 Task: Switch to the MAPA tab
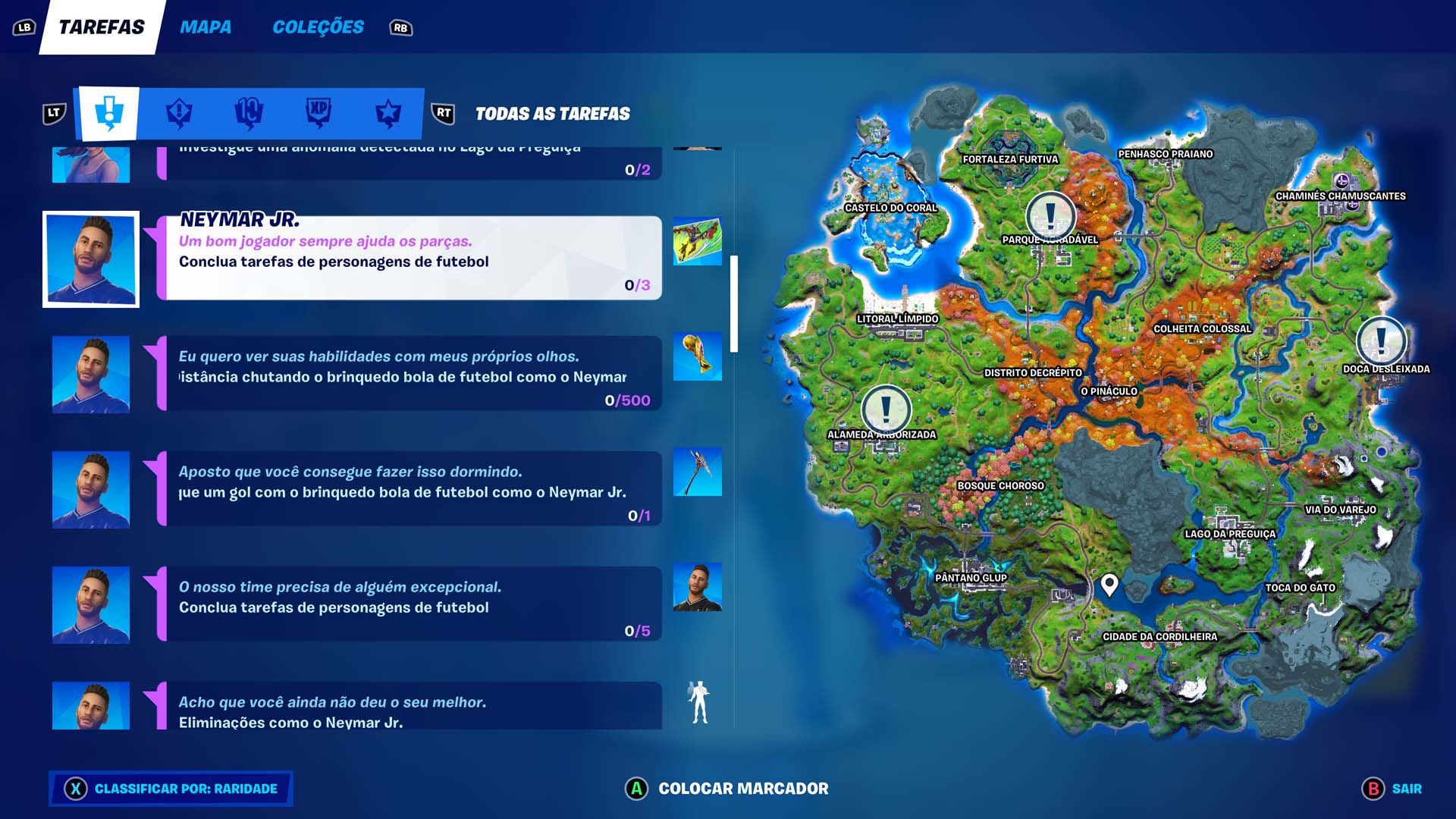(206, 27)
